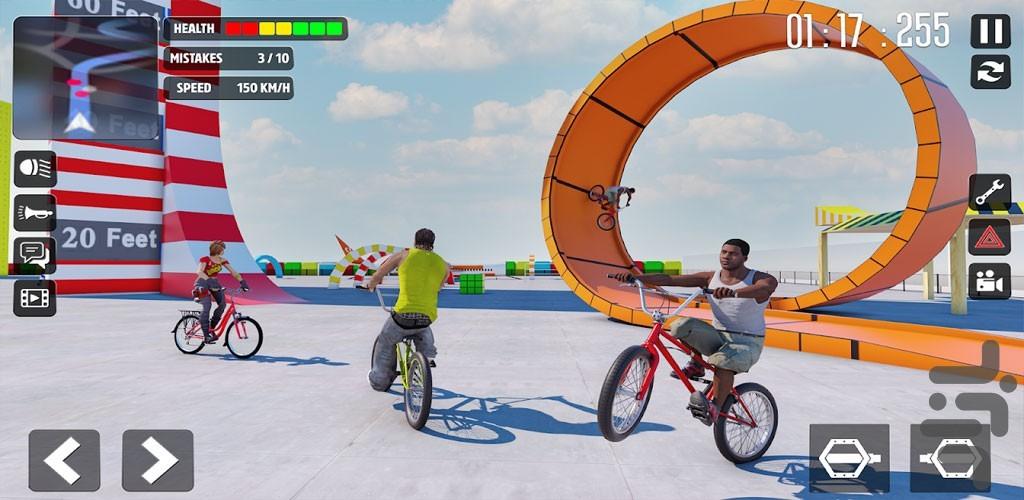Switch view with the video camera button
Image resolution: width=1024 pixels, height=500 pixels.
[x=989, y=281]
